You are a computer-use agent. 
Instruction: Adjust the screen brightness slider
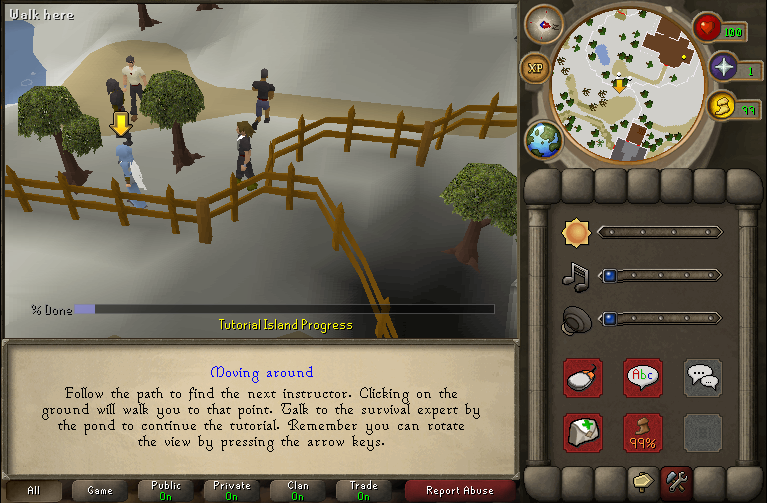coord(659,232)
